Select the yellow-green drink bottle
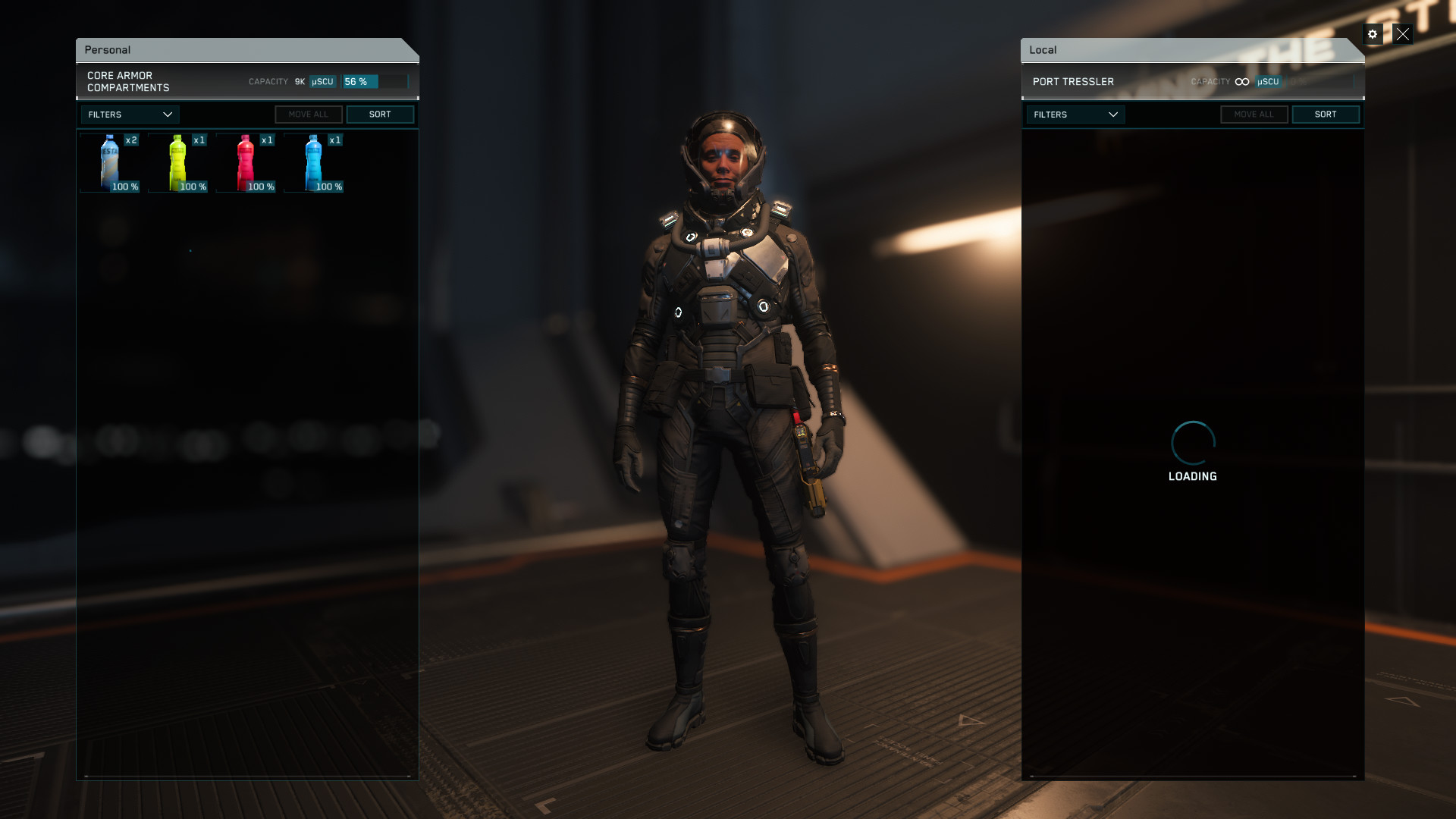 point(179,162)
